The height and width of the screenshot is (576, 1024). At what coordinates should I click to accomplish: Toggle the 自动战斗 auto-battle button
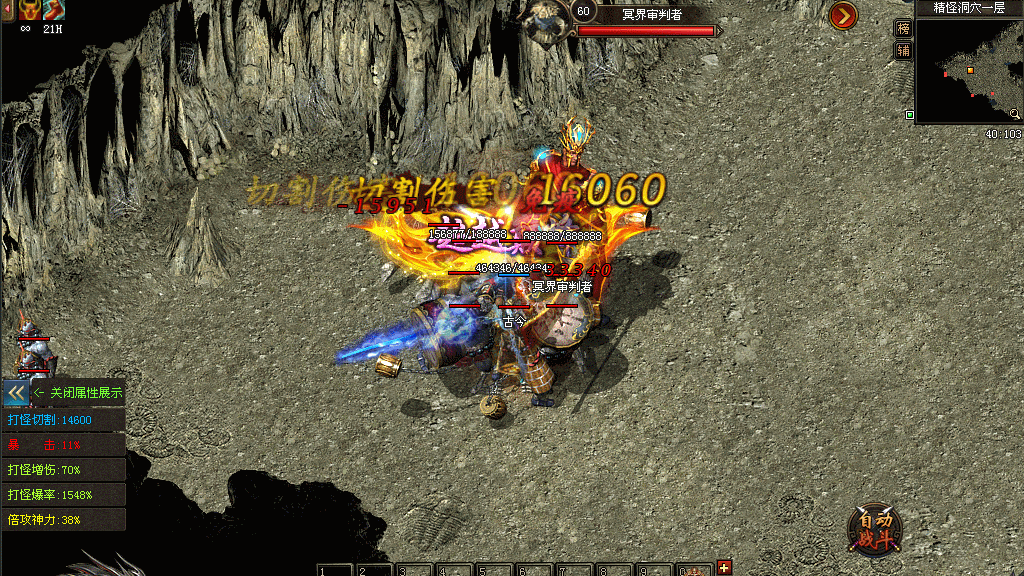click(x=874, y=529)
